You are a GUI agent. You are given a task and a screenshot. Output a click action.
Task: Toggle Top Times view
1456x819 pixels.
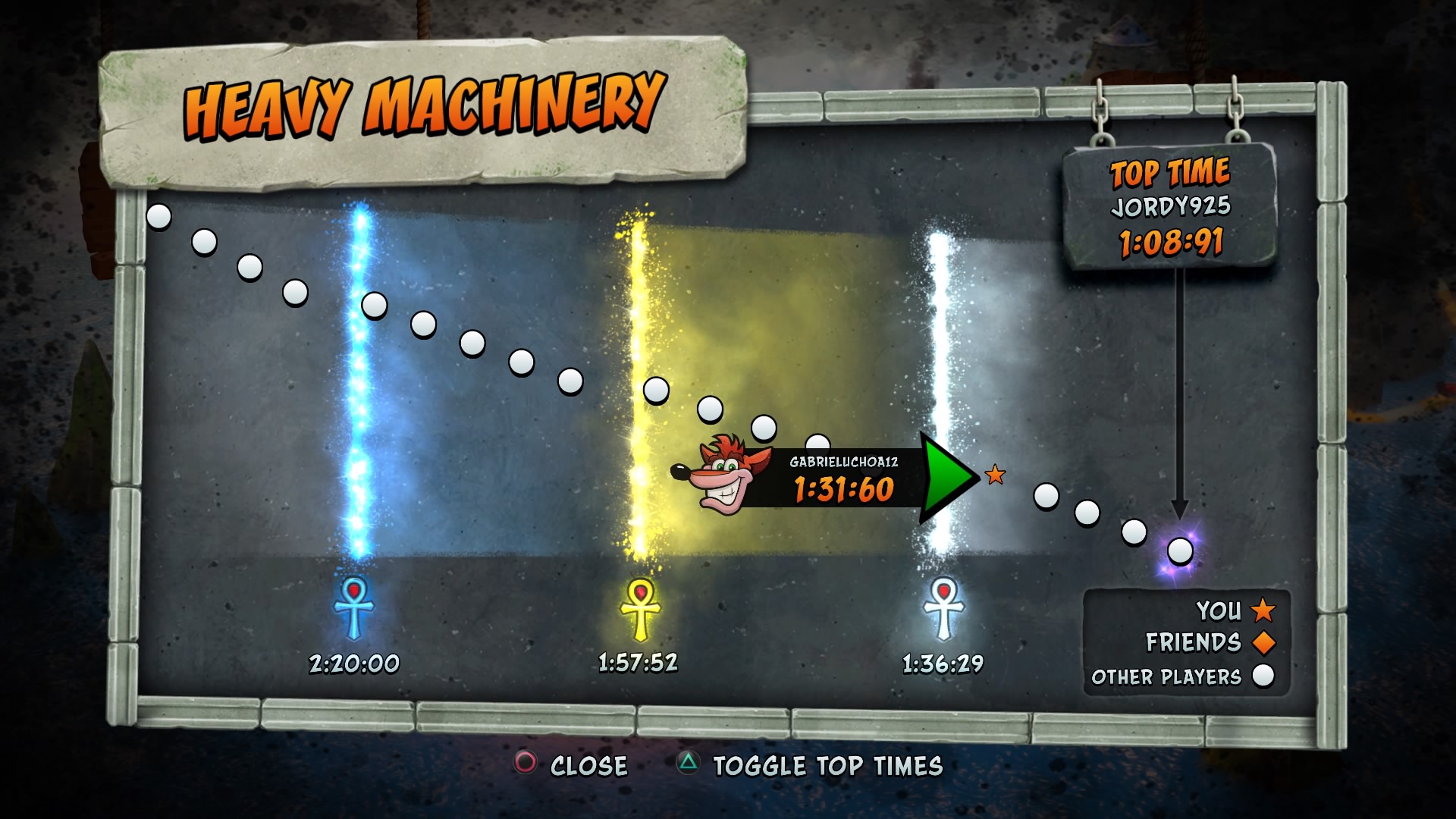tap(810, 765)
